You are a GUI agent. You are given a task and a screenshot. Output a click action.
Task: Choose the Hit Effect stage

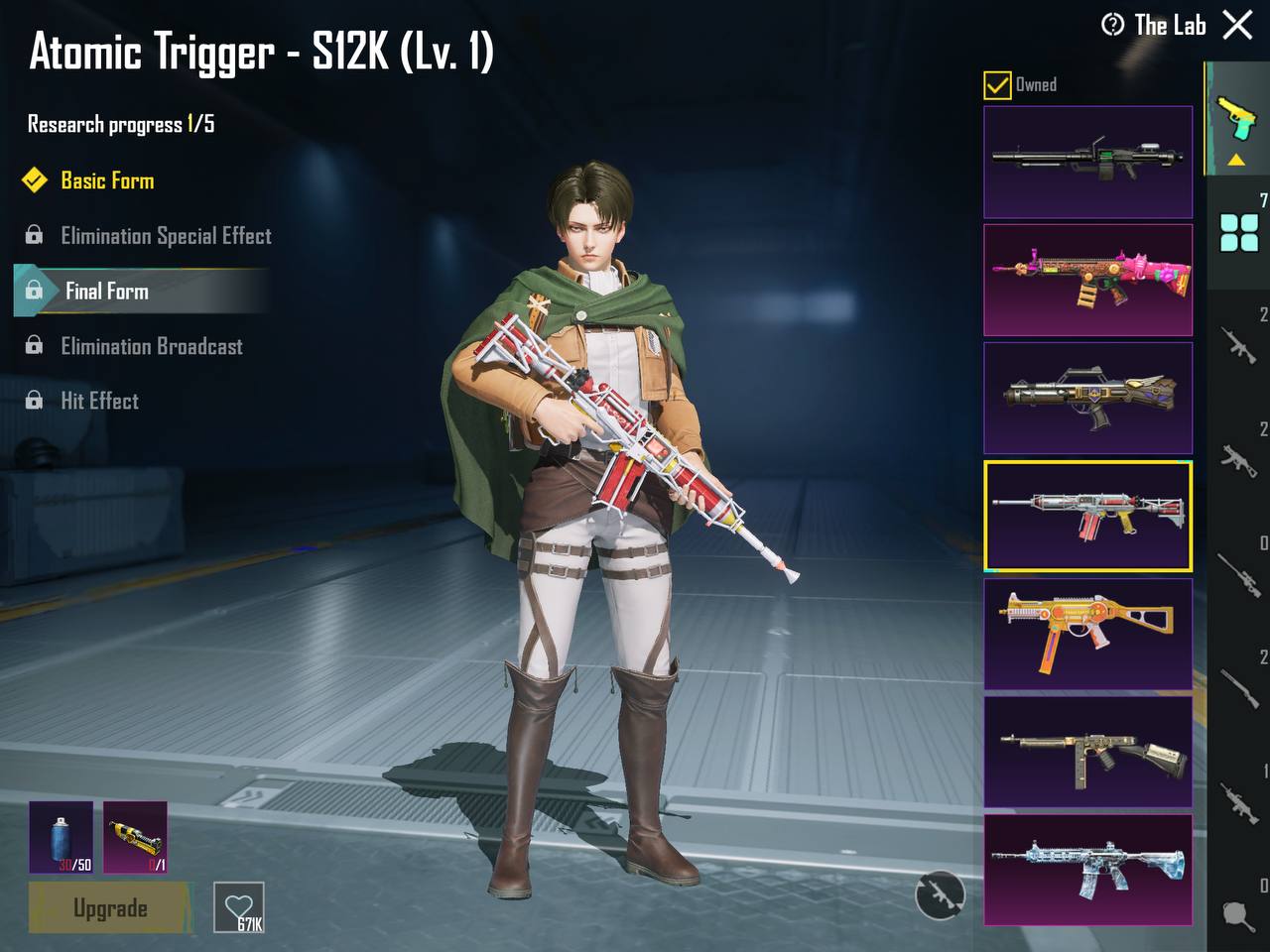pos(99,401)
